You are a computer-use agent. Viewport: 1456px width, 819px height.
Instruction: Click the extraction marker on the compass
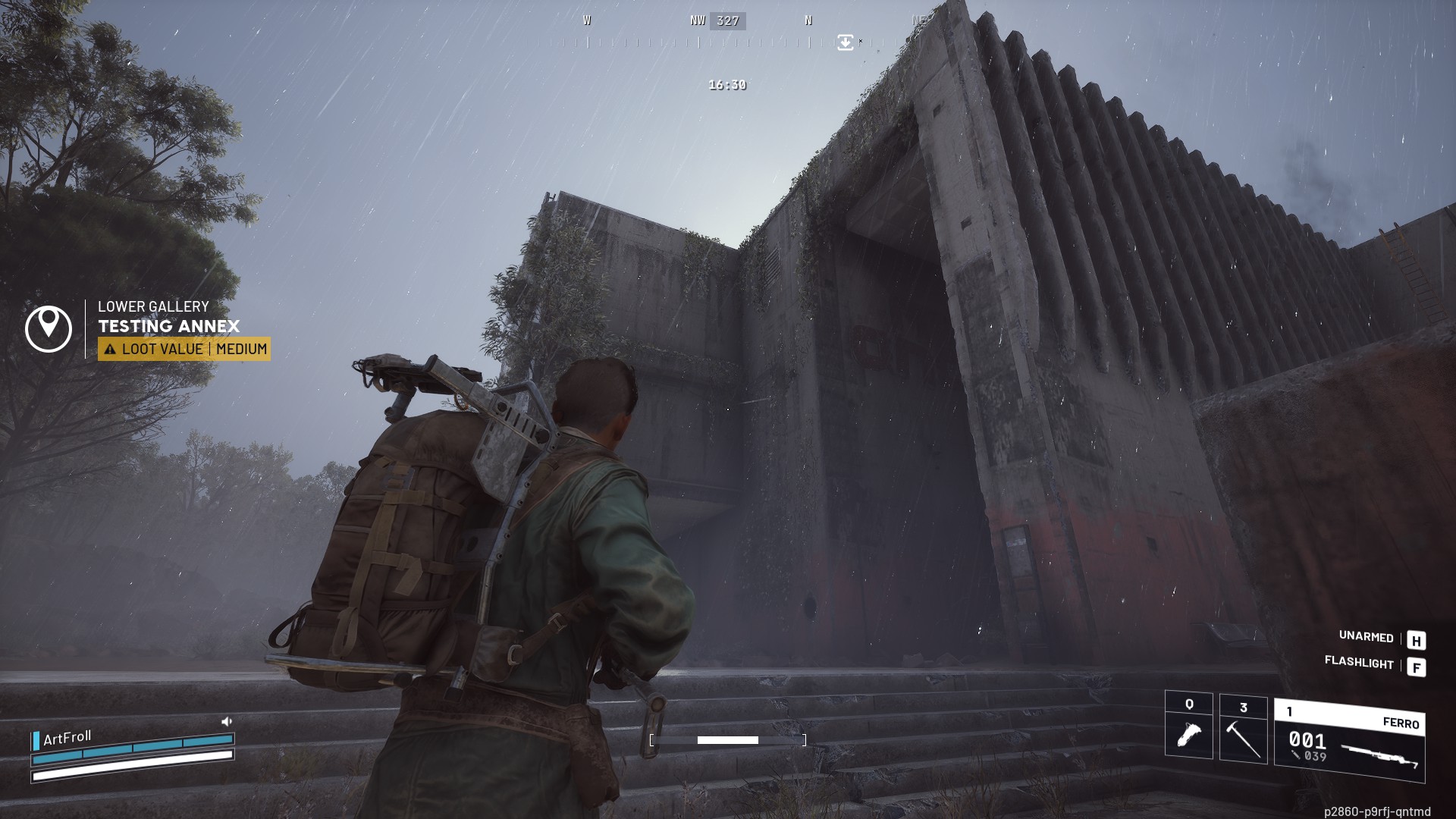[x=845, y=42]
